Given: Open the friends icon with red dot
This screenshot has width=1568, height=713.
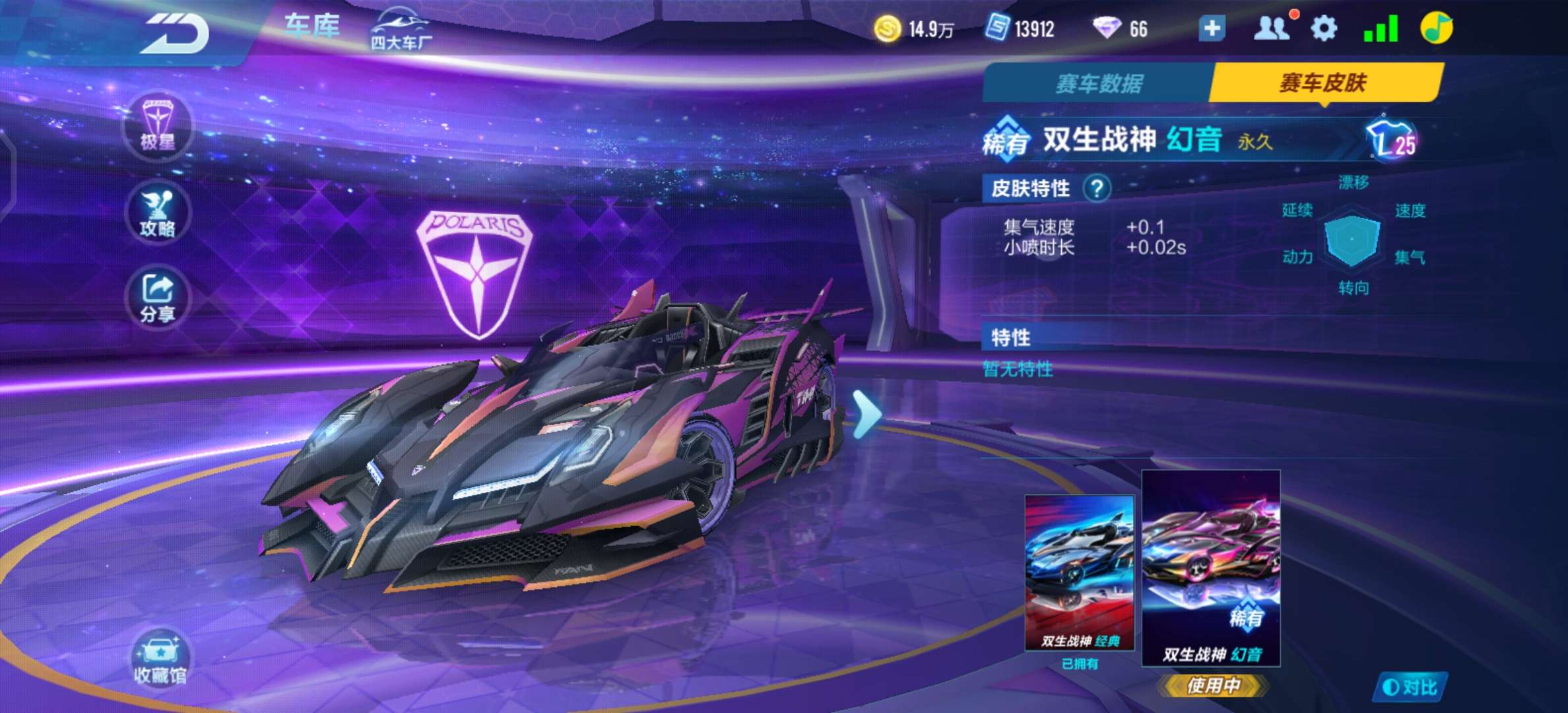Looking at the screenshot, I should (1274, 28).
